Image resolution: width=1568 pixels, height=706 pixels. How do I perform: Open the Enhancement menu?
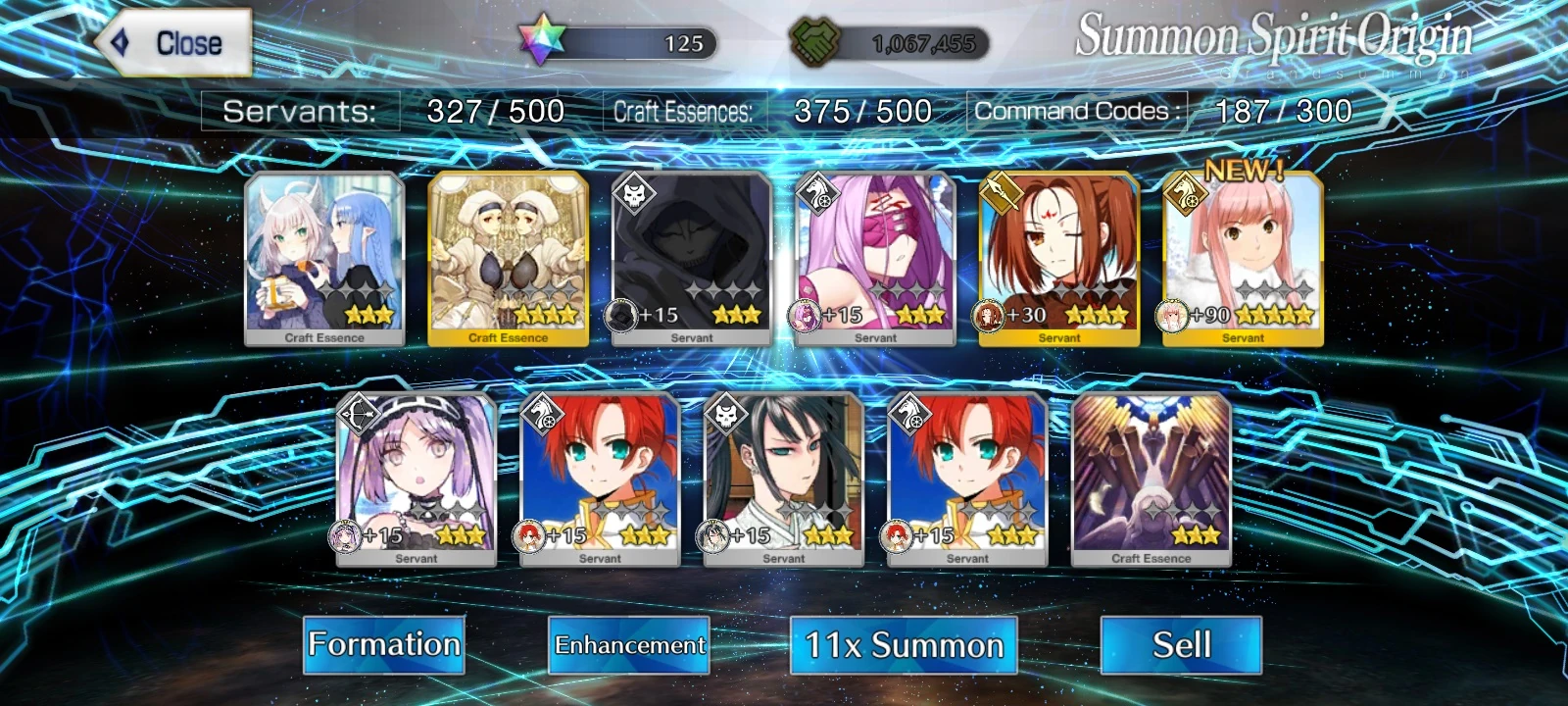629,646
